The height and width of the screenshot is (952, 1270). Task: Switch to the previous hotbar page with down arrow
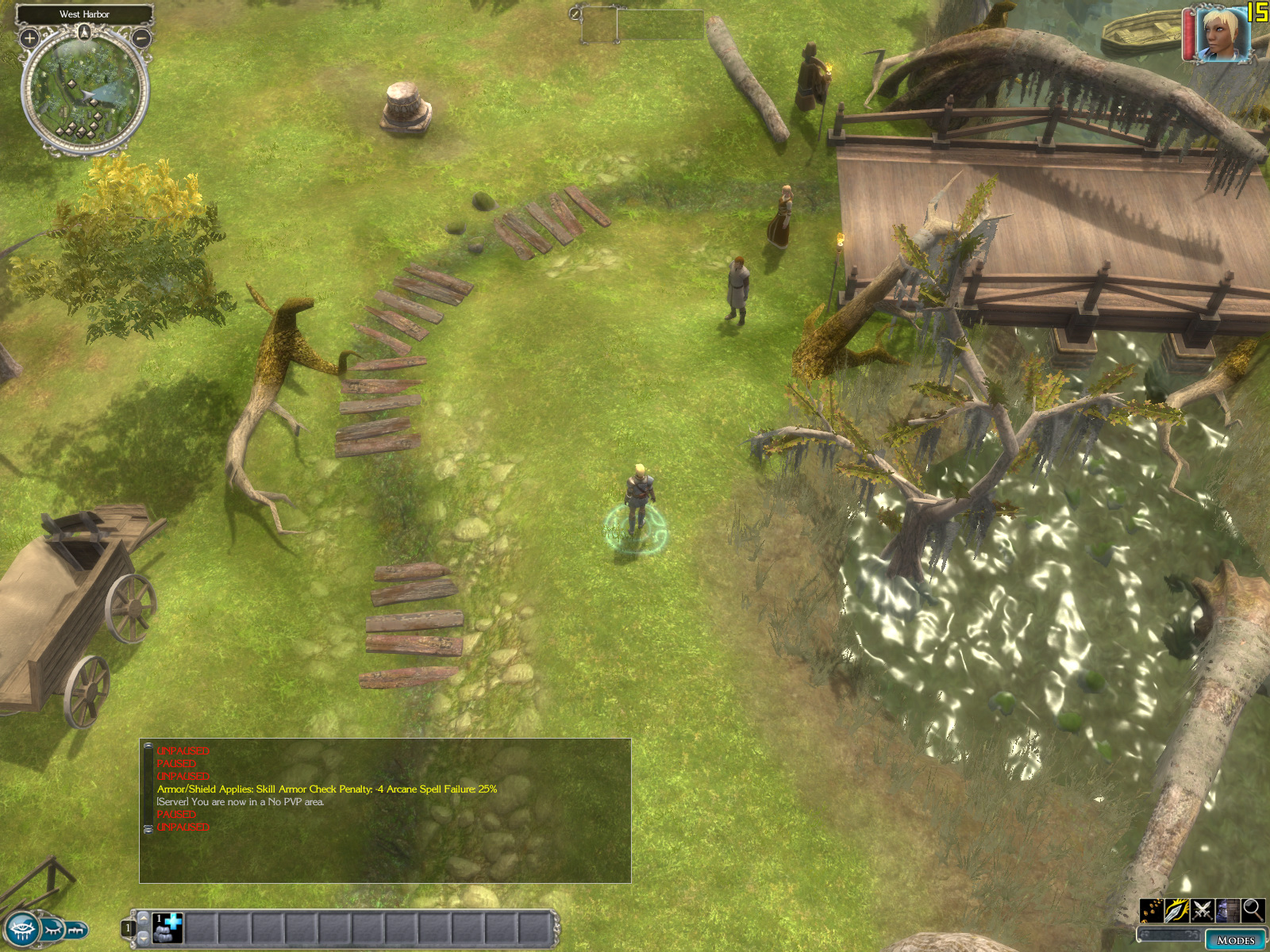[144, 939]
